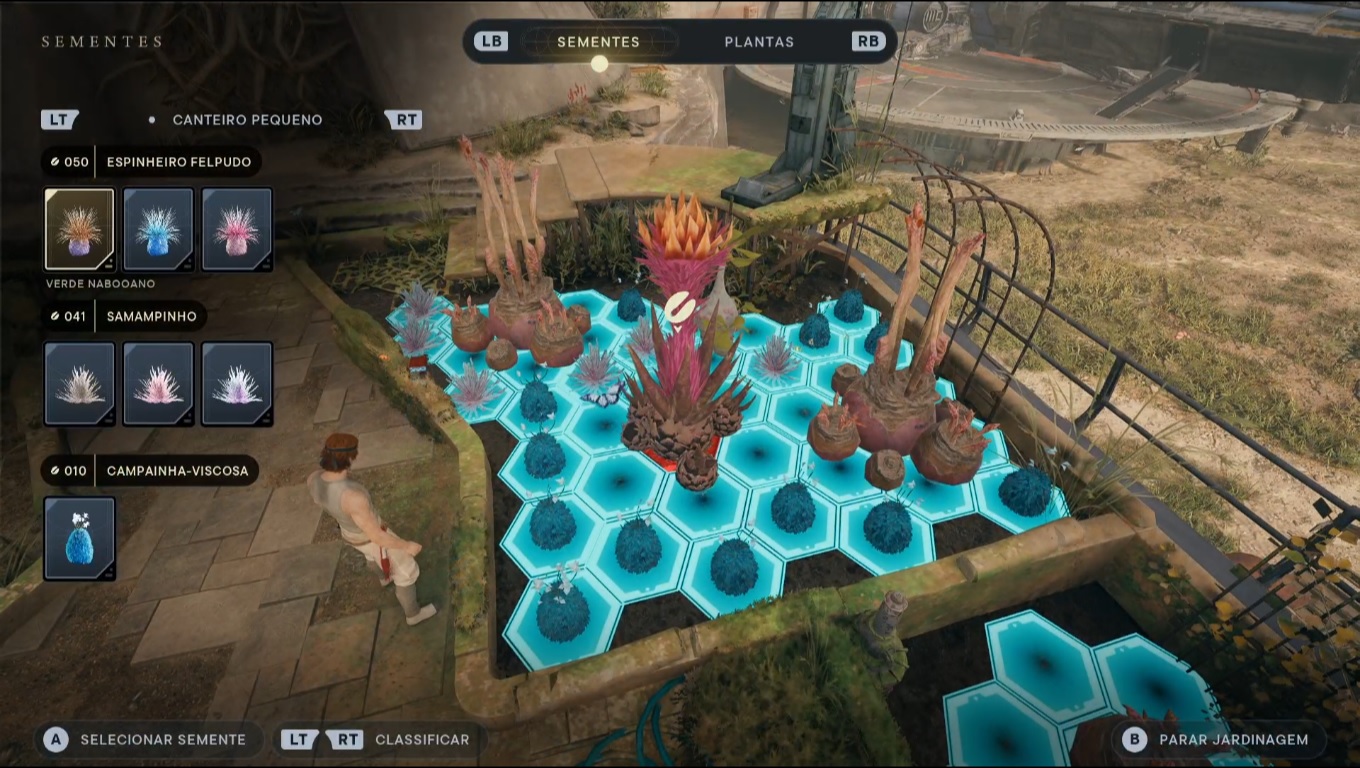Choose the blue Espinheiro Felpudo seed
Viewport: 1360px width, 768px height.
click(x=158, y=229)
